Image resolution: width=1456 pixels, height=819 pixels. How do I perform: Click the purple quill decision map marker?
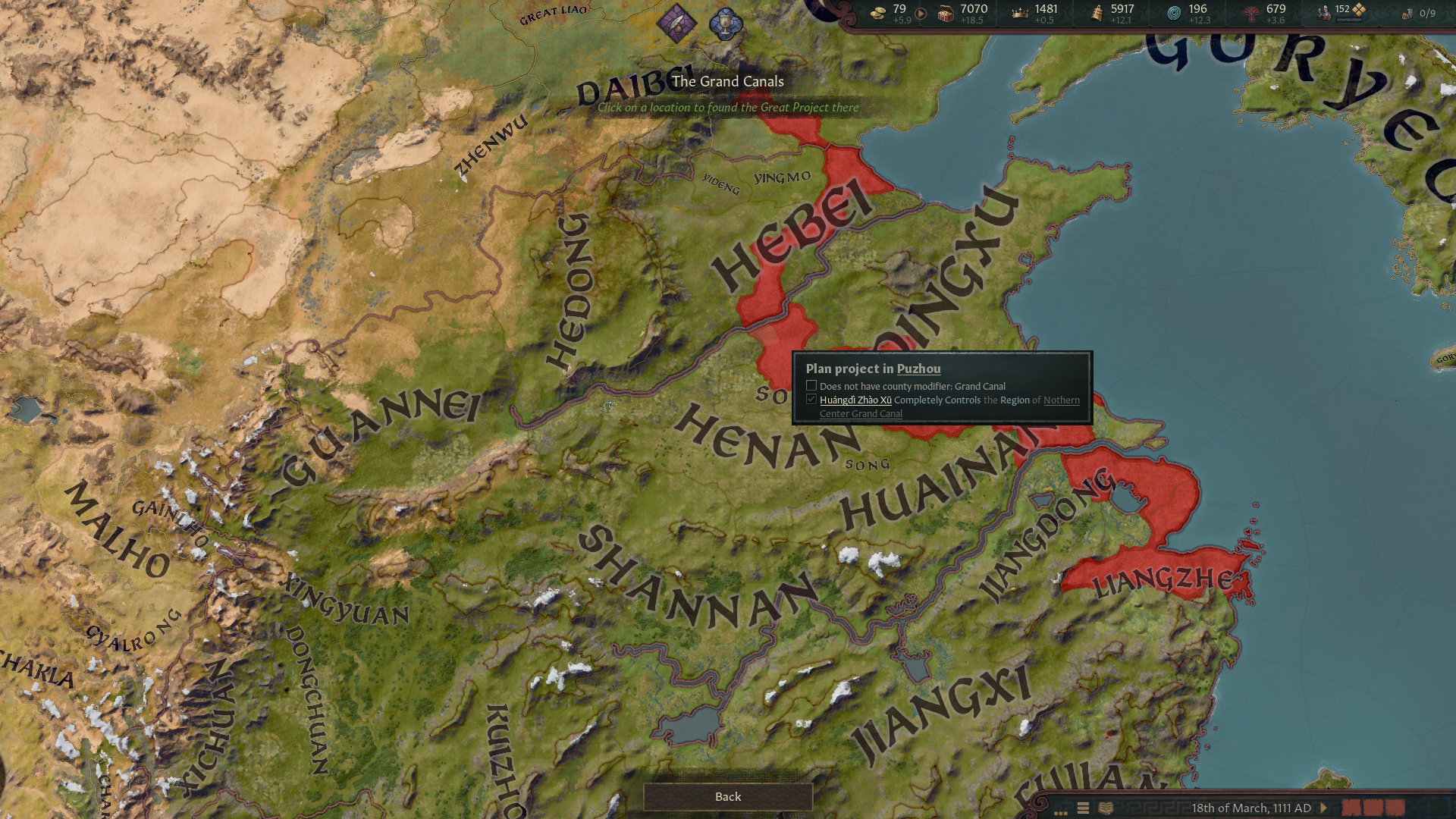[x=677, y=21]
